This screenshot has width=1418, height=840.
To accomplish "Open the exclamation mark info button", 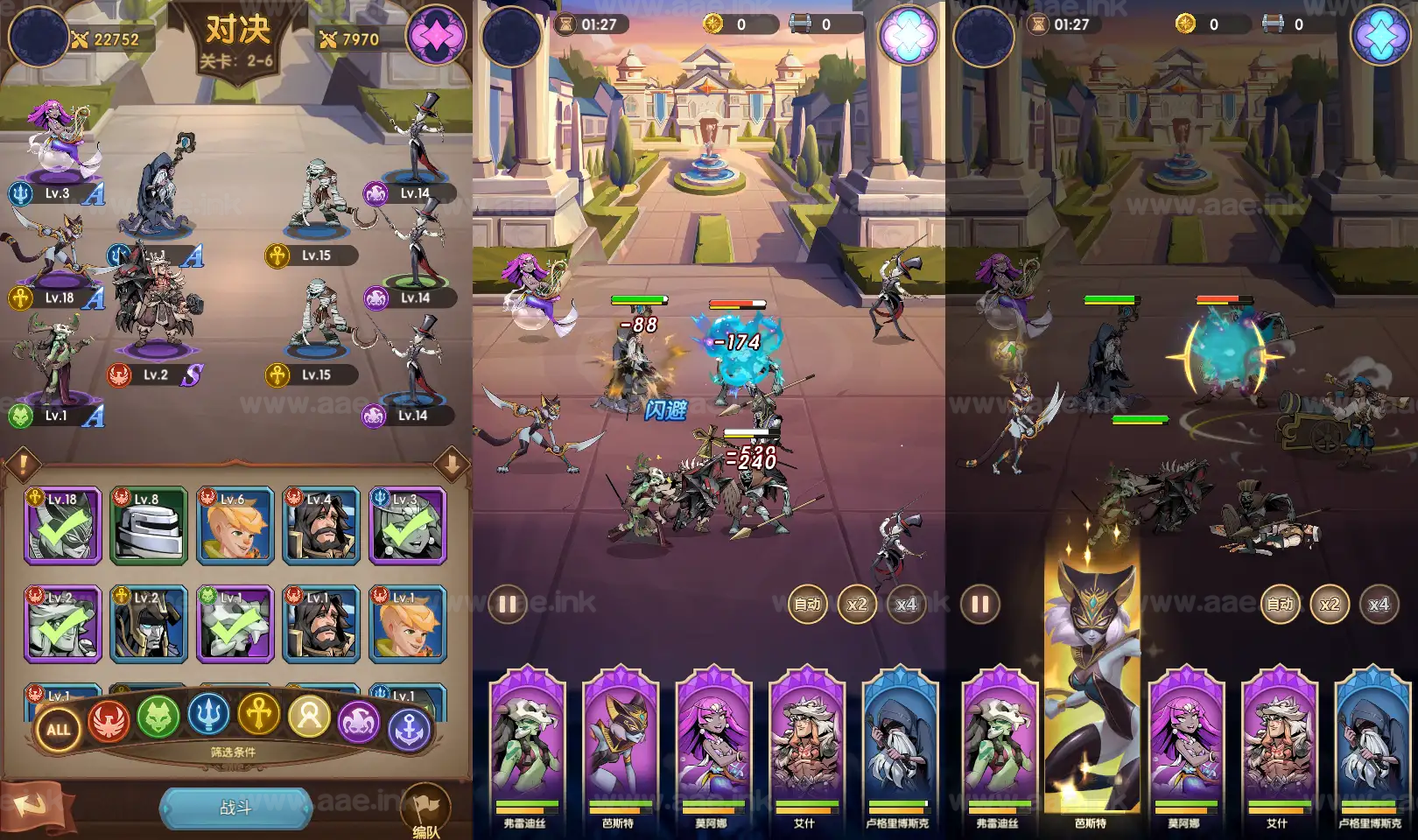I will [x=24, y=464].
